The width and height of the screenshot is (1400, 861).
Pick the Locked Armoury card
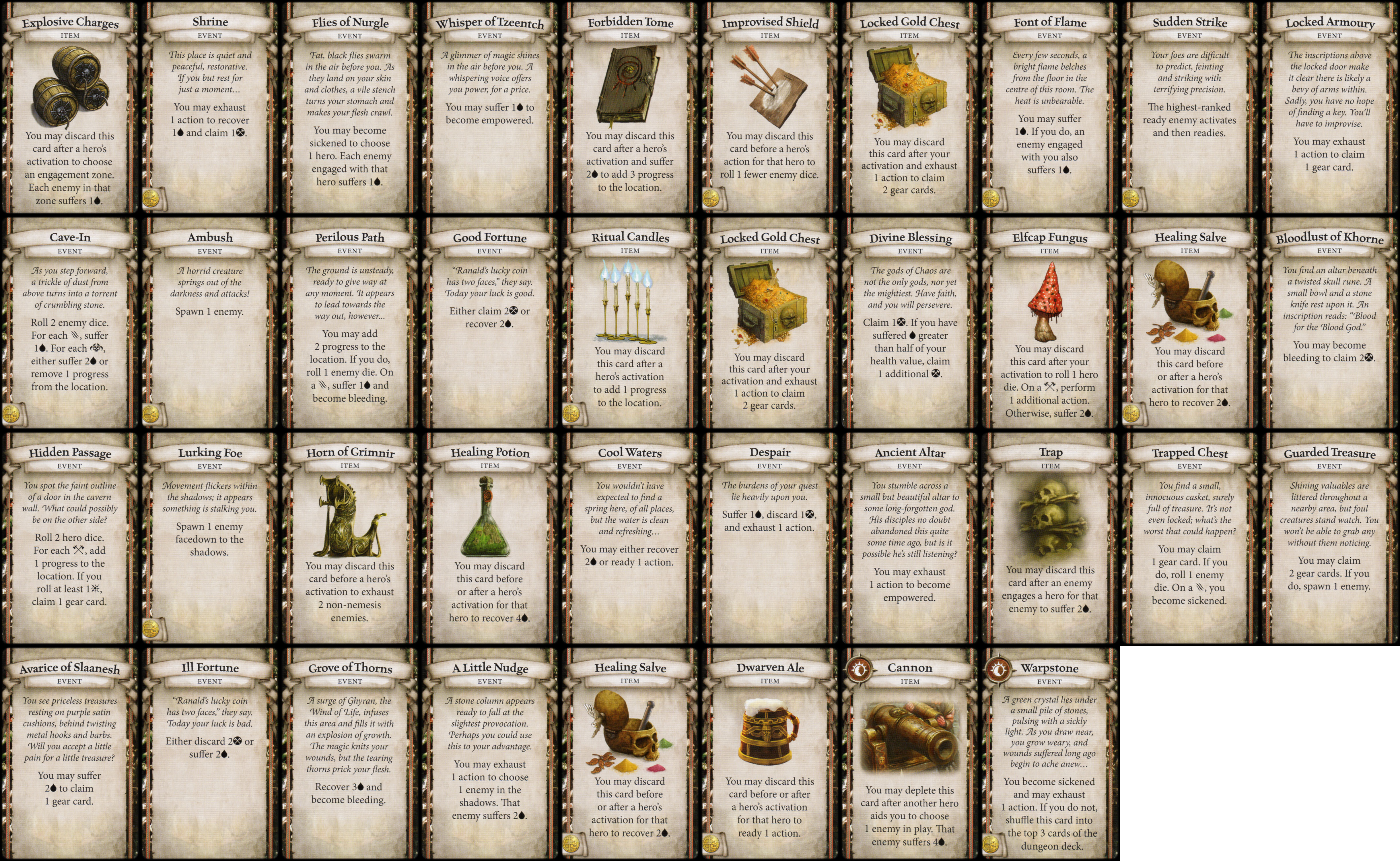coord(1330,108)
